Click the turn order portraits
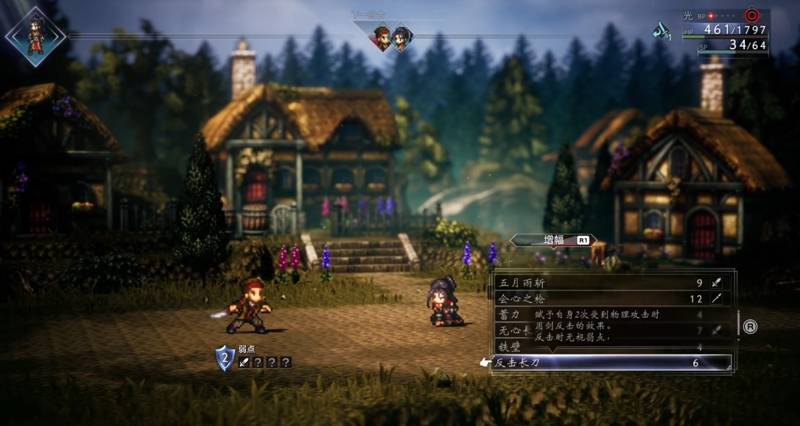The width and height of the screenshot is (800, 426). 391,38
